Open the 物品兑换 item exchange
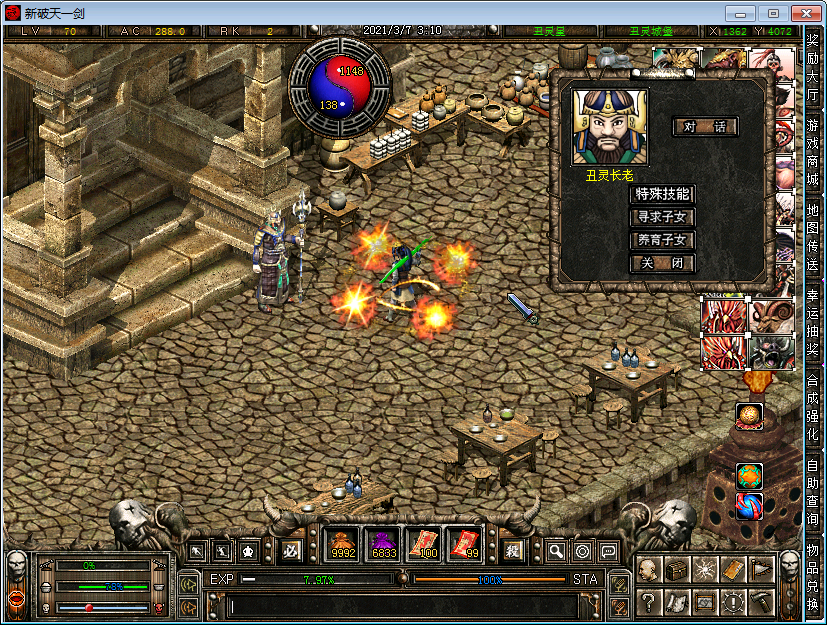The width and height of the screenshot is (827, 625). coord(813,577)
